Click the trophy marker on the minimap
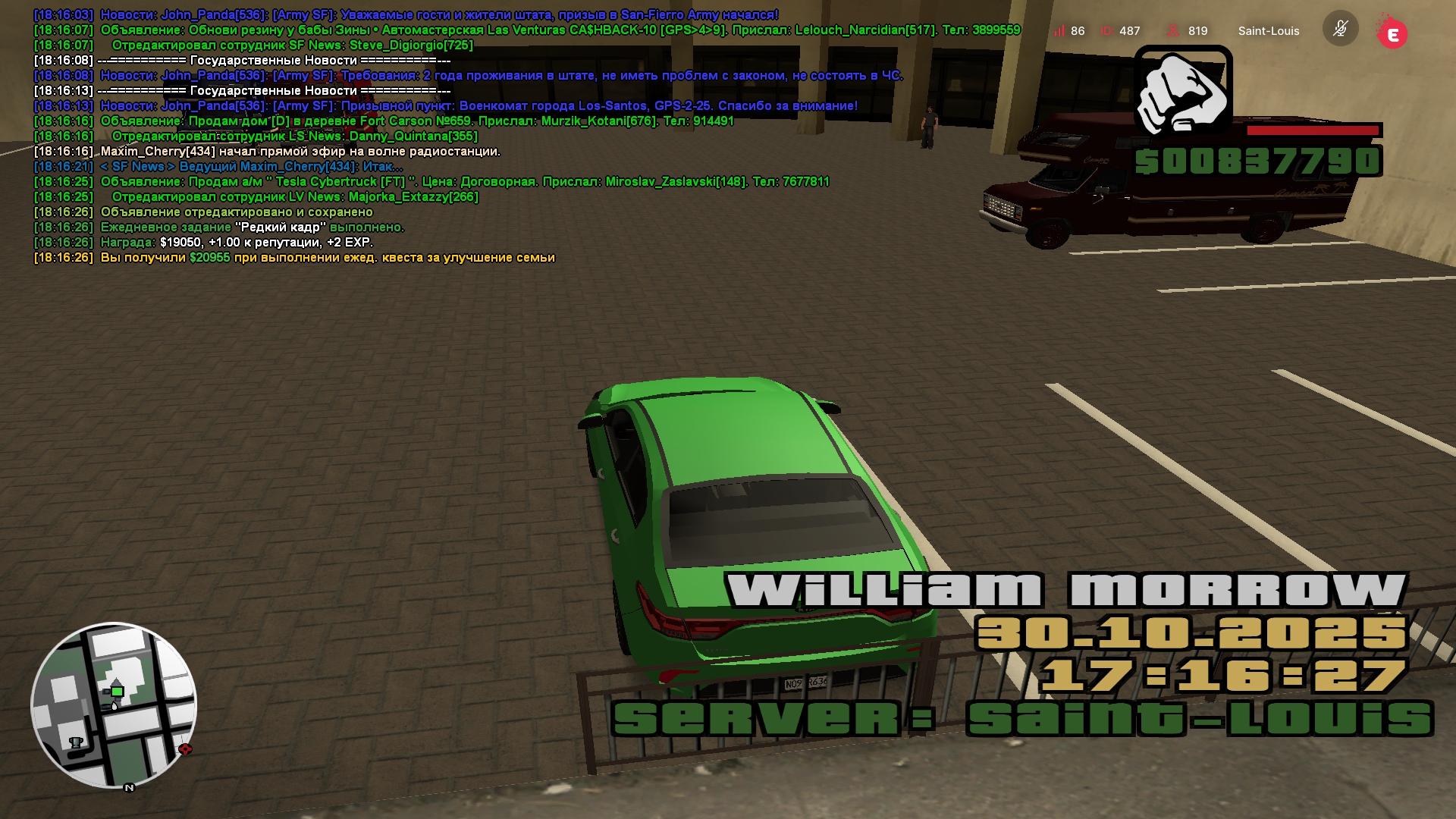 coord(76,742)
